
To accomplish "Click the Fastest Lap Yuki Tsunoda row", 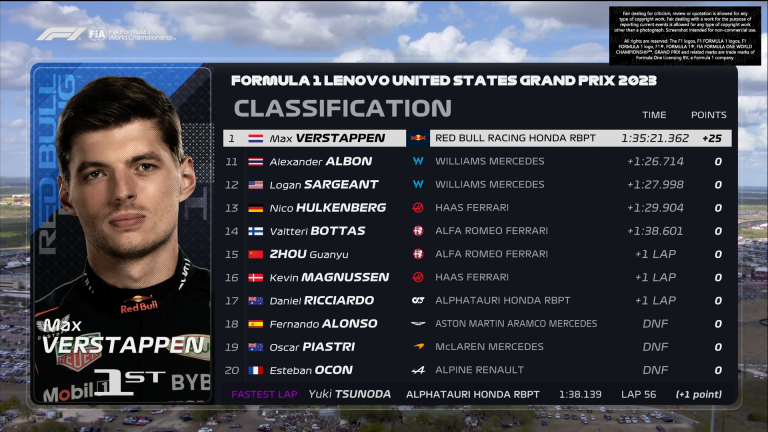I will (476, 394).
